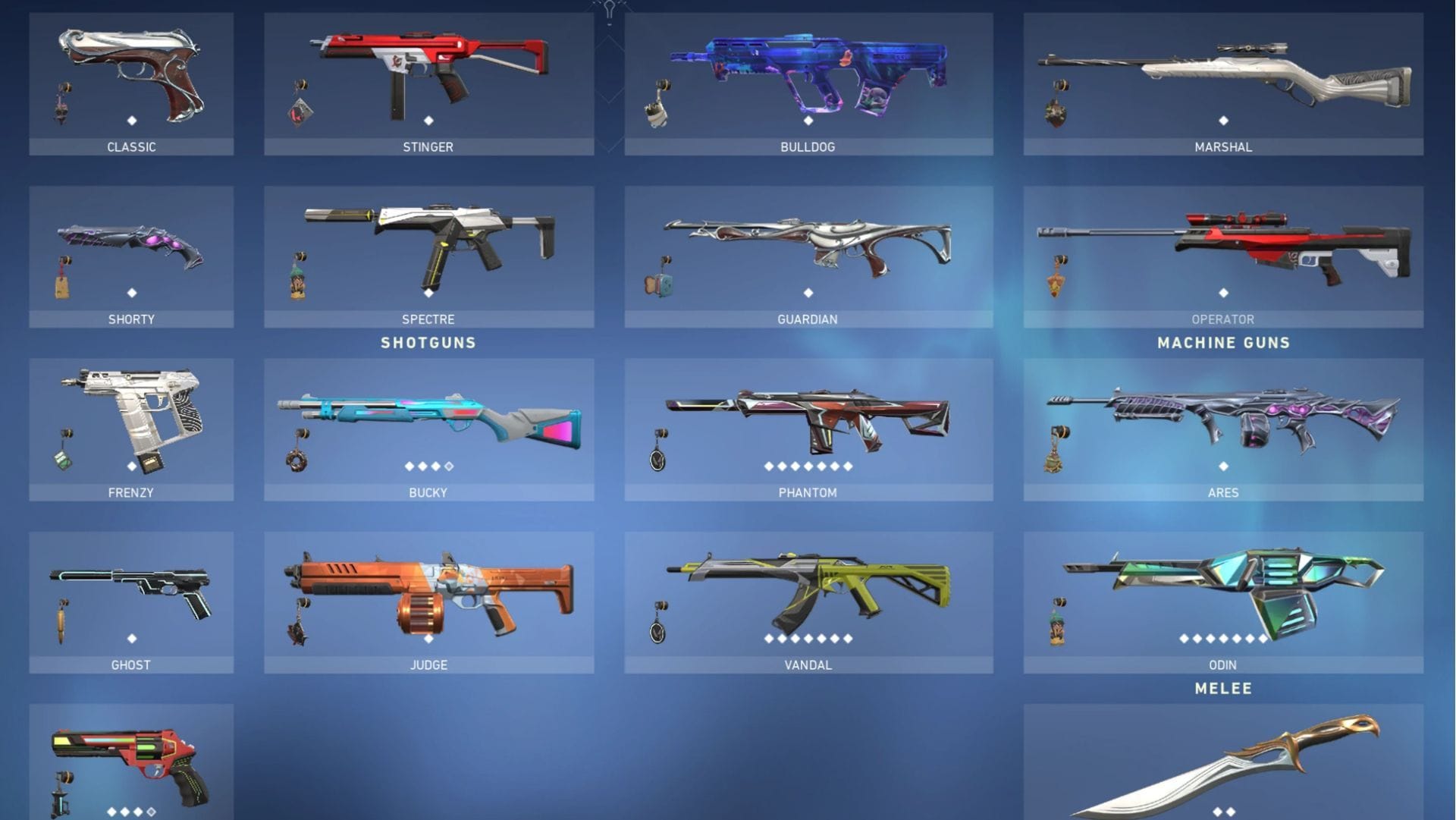
Task: Click the SHOTGUNS category header
Action: click(428, 342)
